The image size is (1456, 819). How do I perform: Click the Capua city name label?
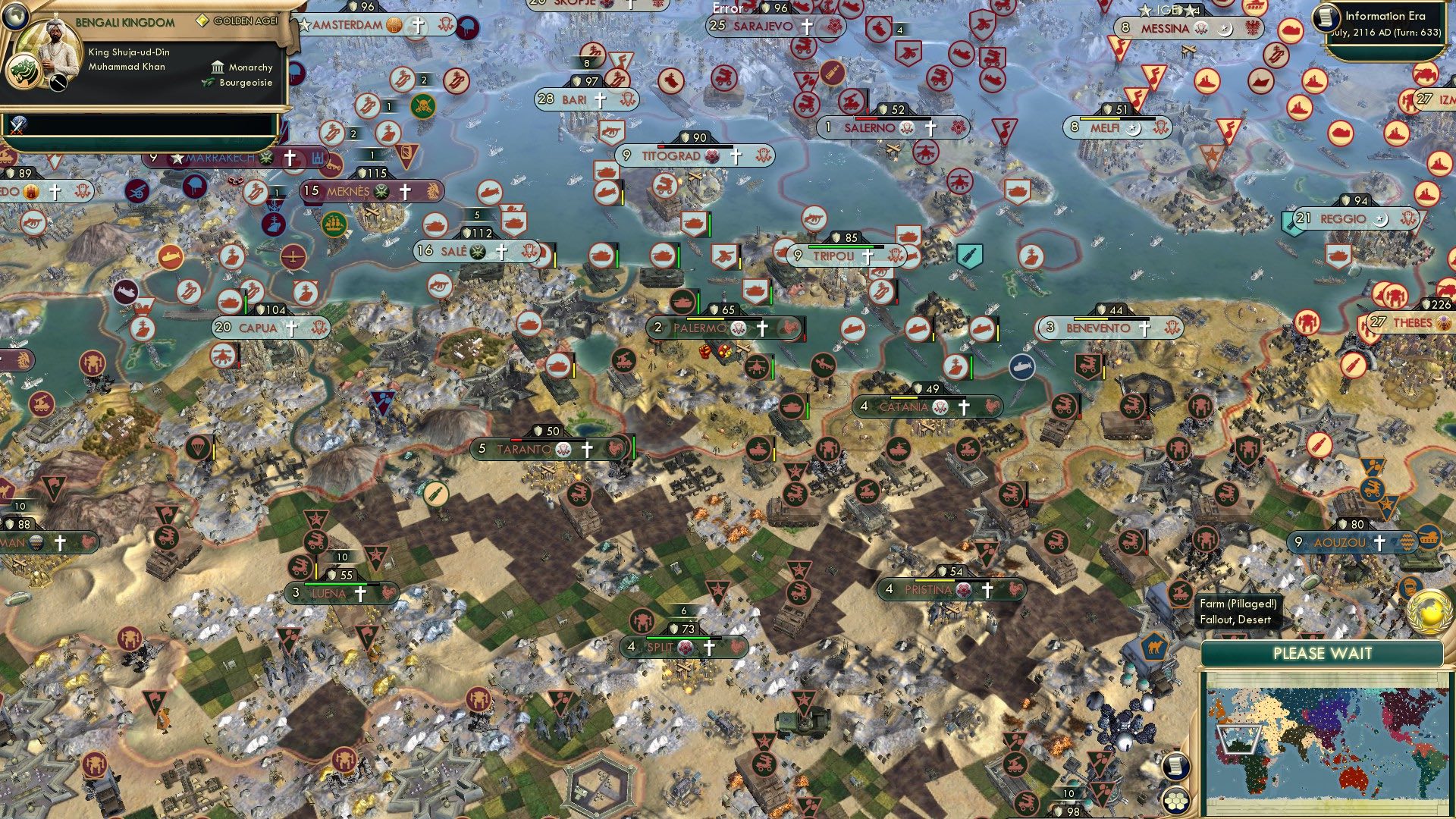259,328
